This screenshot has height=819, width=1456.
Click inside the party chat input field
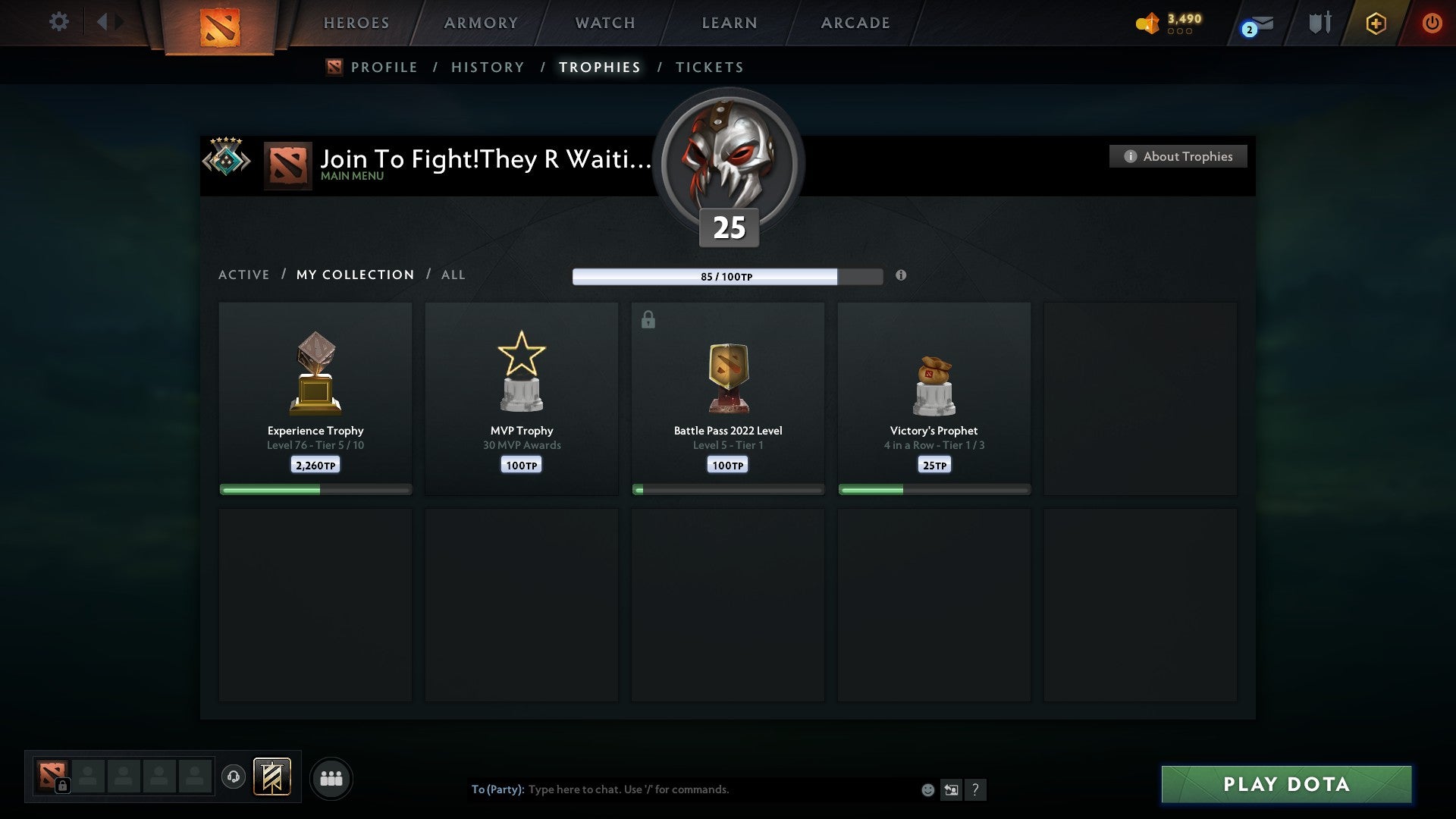[682, 789]
